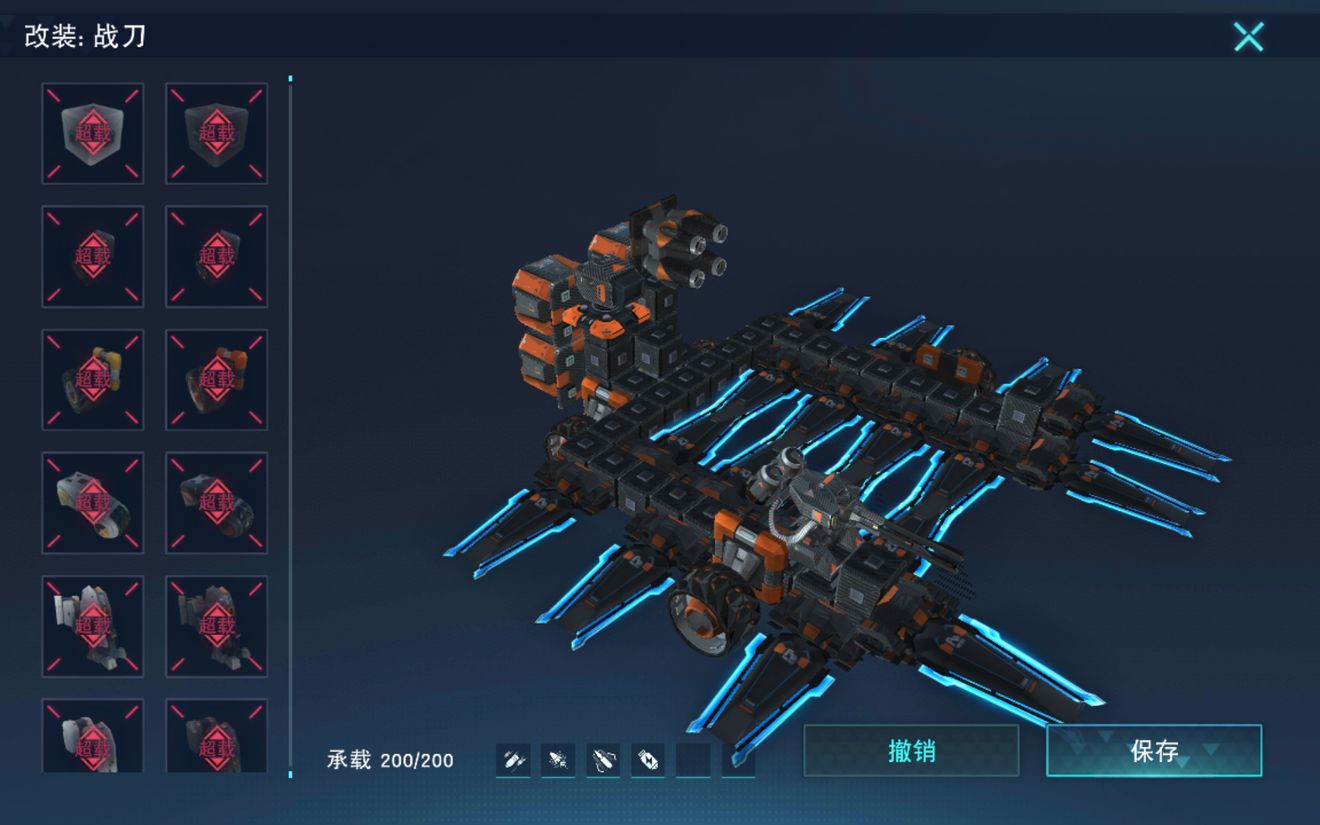Select the light grey cube block part
Viewport: 1320px width, 825px height.
click(93, 133)
